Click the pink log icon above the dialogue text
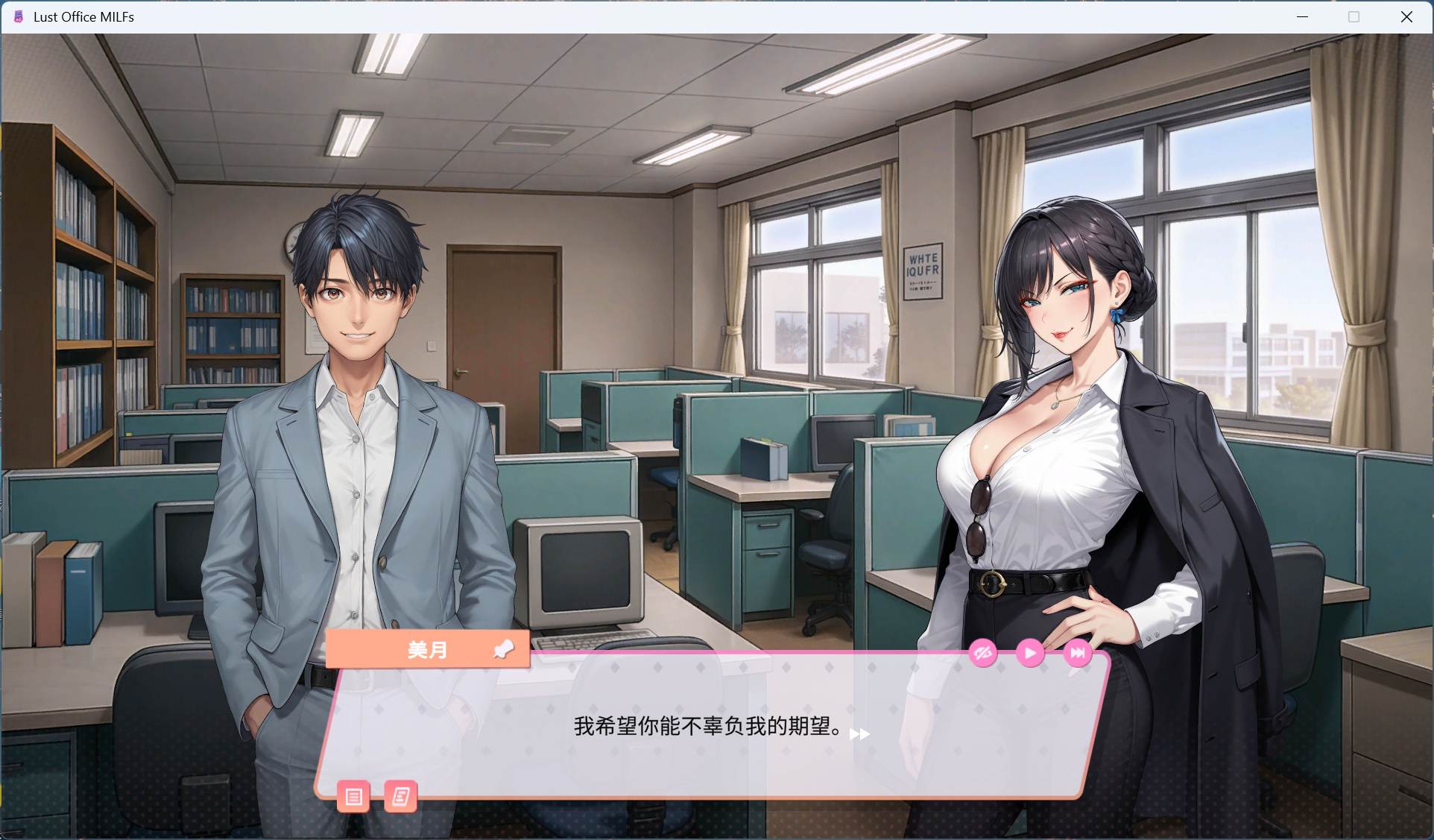 pos(353,797)
